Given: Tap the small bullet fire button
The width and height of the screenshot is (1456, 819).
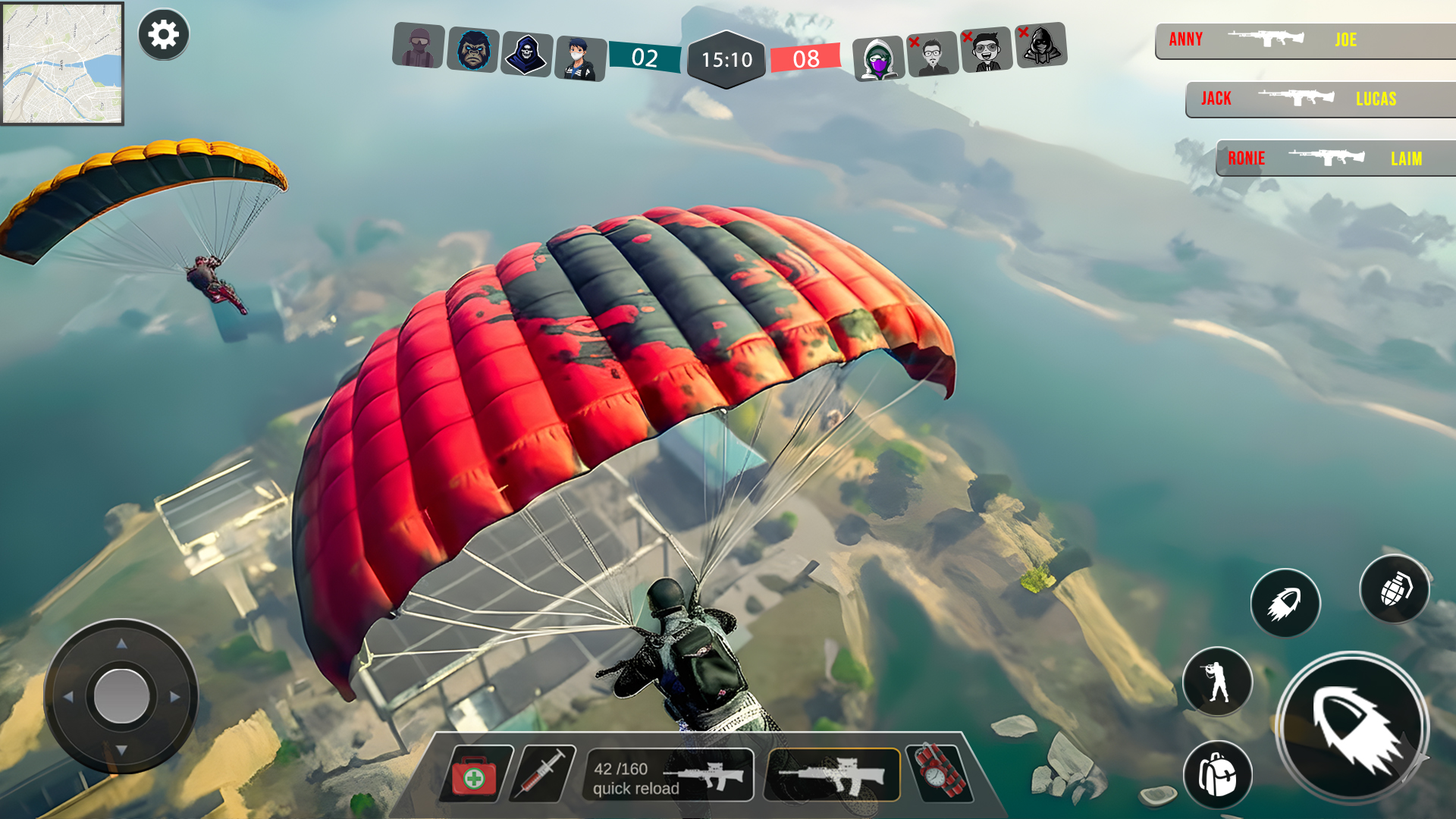Looking at the screenshot, I should (x=1285, y=603).
